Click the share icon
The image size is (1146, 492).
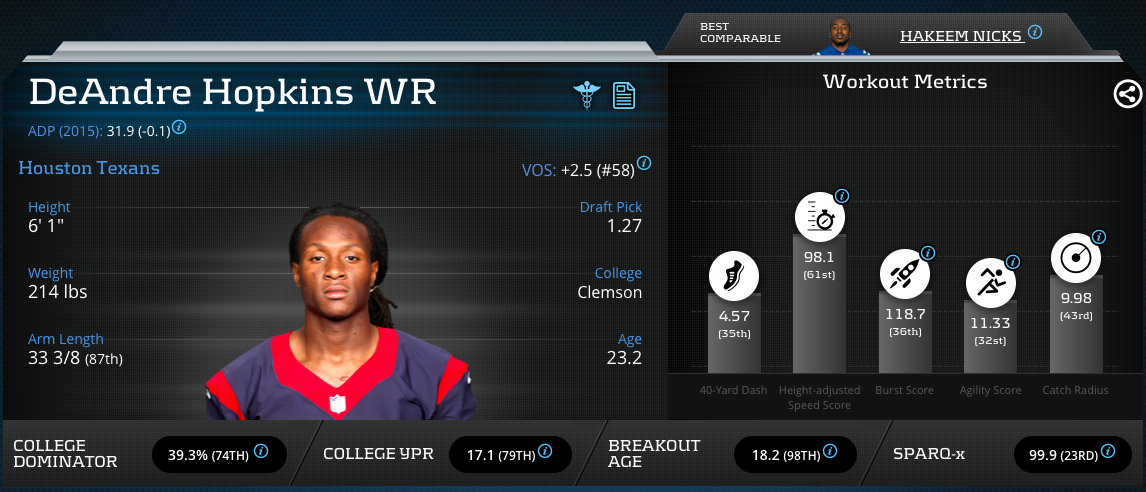click(1127, 95)
